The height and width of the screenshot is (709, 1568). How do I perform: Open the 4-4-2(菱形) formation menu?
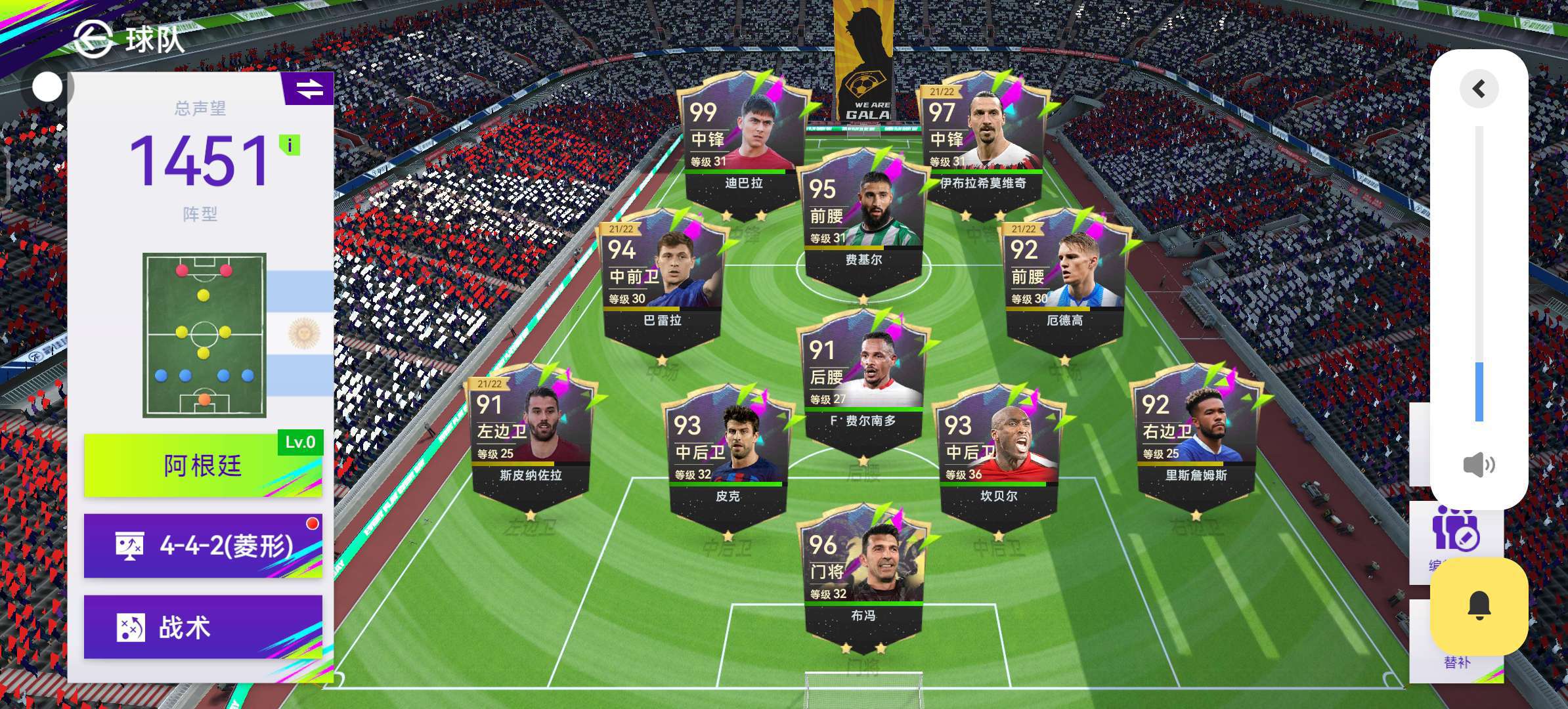pyautogui.click(x=202, y=546)
